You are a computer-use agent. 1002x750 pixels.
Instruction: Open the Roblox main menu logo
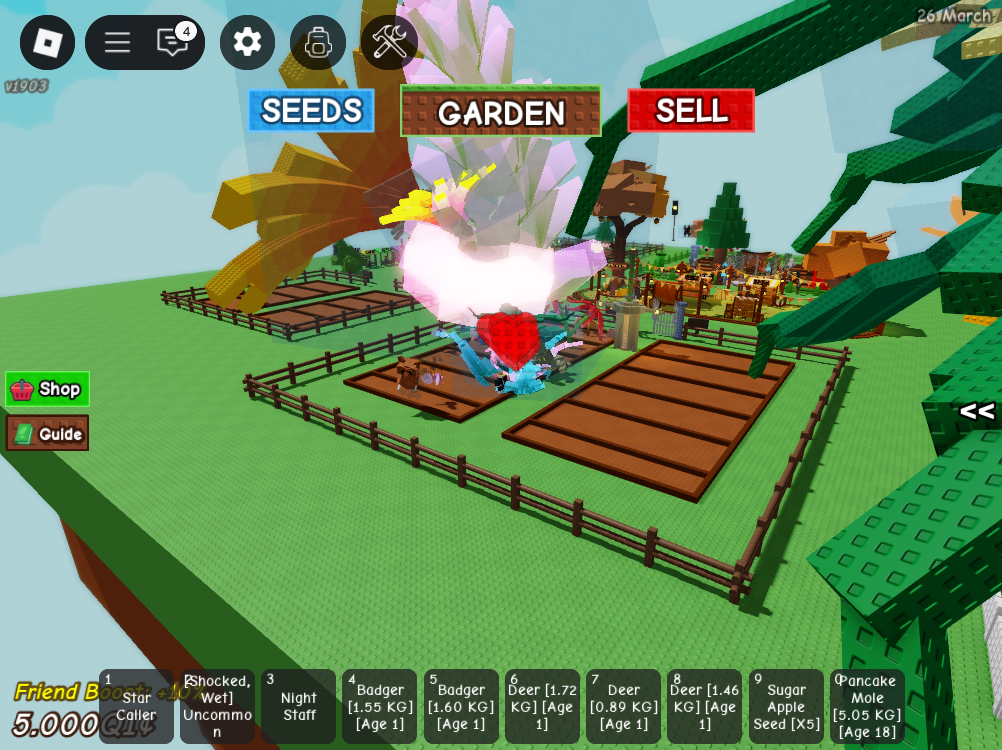coord(47,42)
